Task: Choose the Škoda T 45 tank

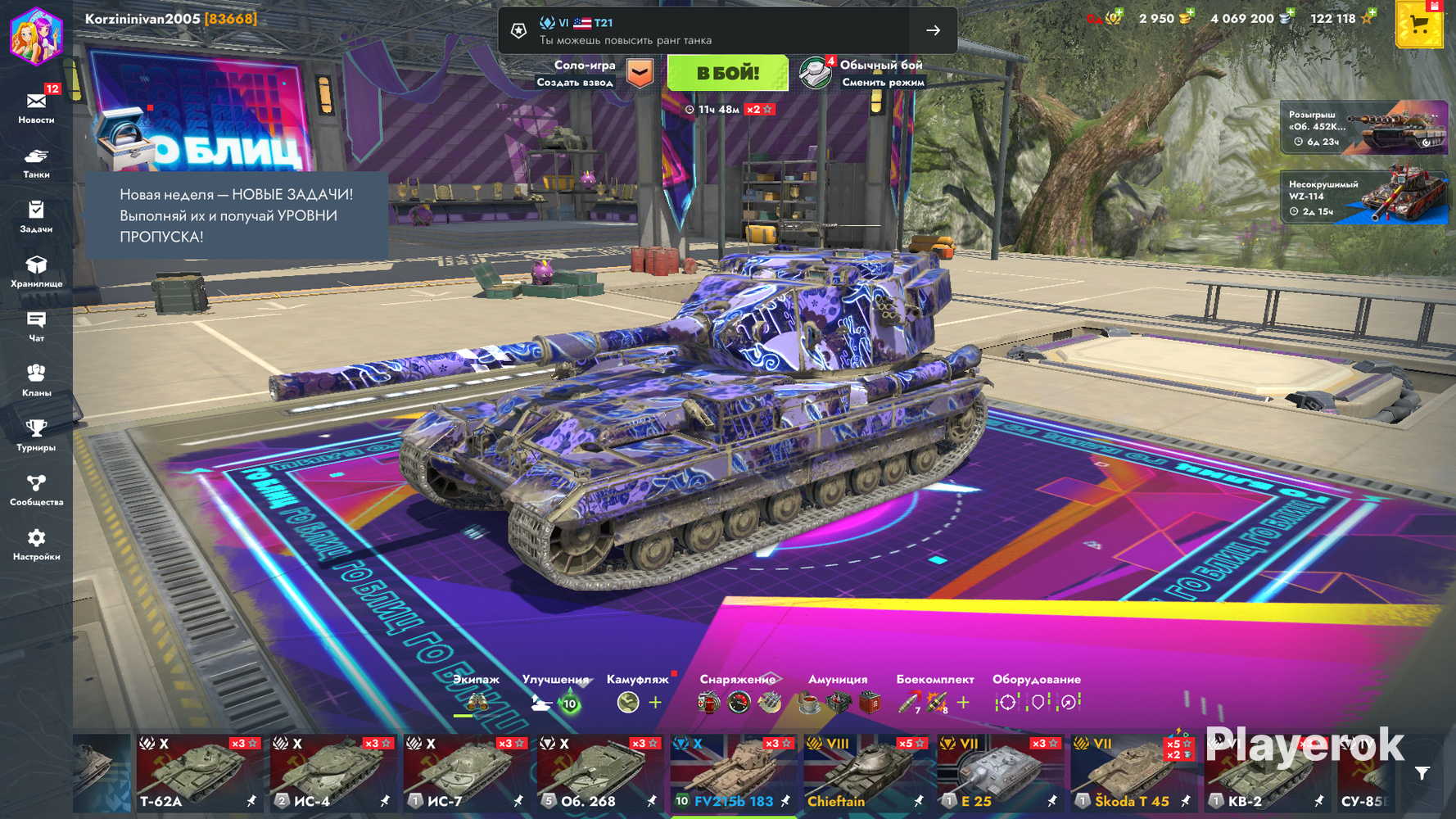Action: click(x=1133, y=773)
